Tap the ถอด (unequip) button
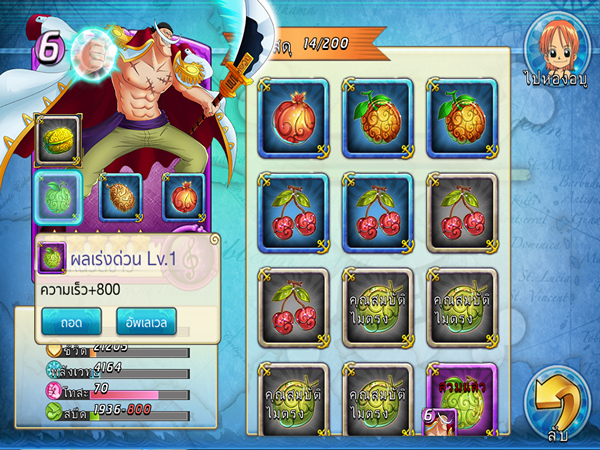Image resolution: width=600 pixels, height=450 pixels. [x=70, y=321]
